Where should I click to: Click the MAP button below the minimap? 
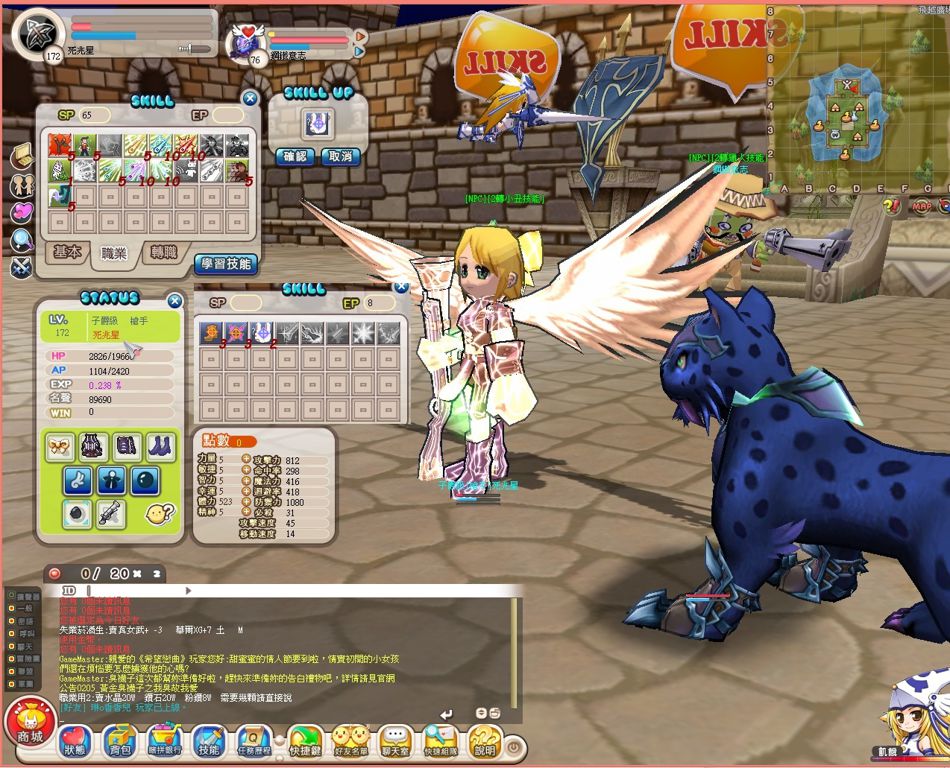pyautogui.click(x=920, y=206)
